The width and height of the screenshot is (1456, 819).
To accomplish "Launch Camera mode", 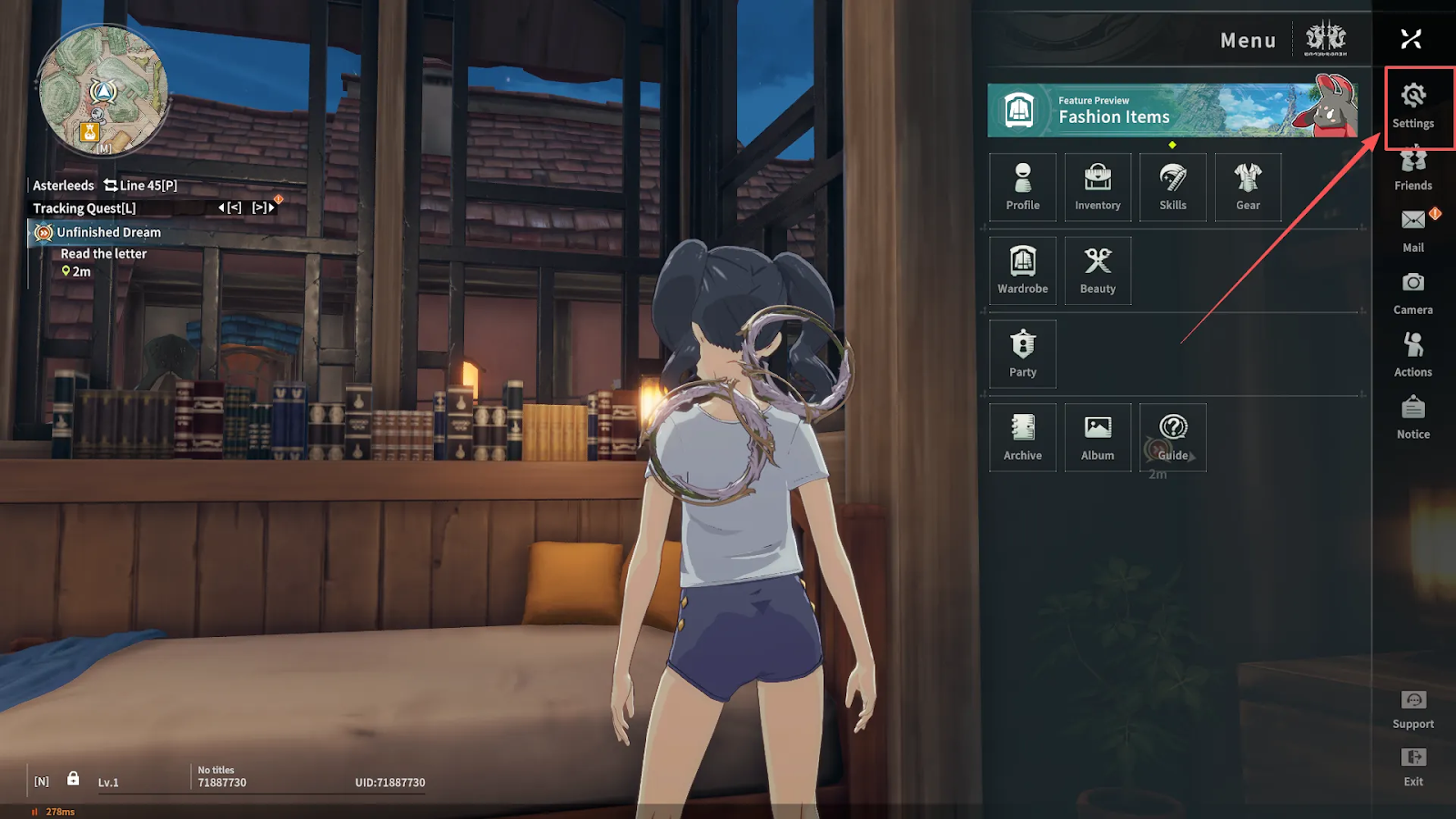I will tap(1412, 293).
